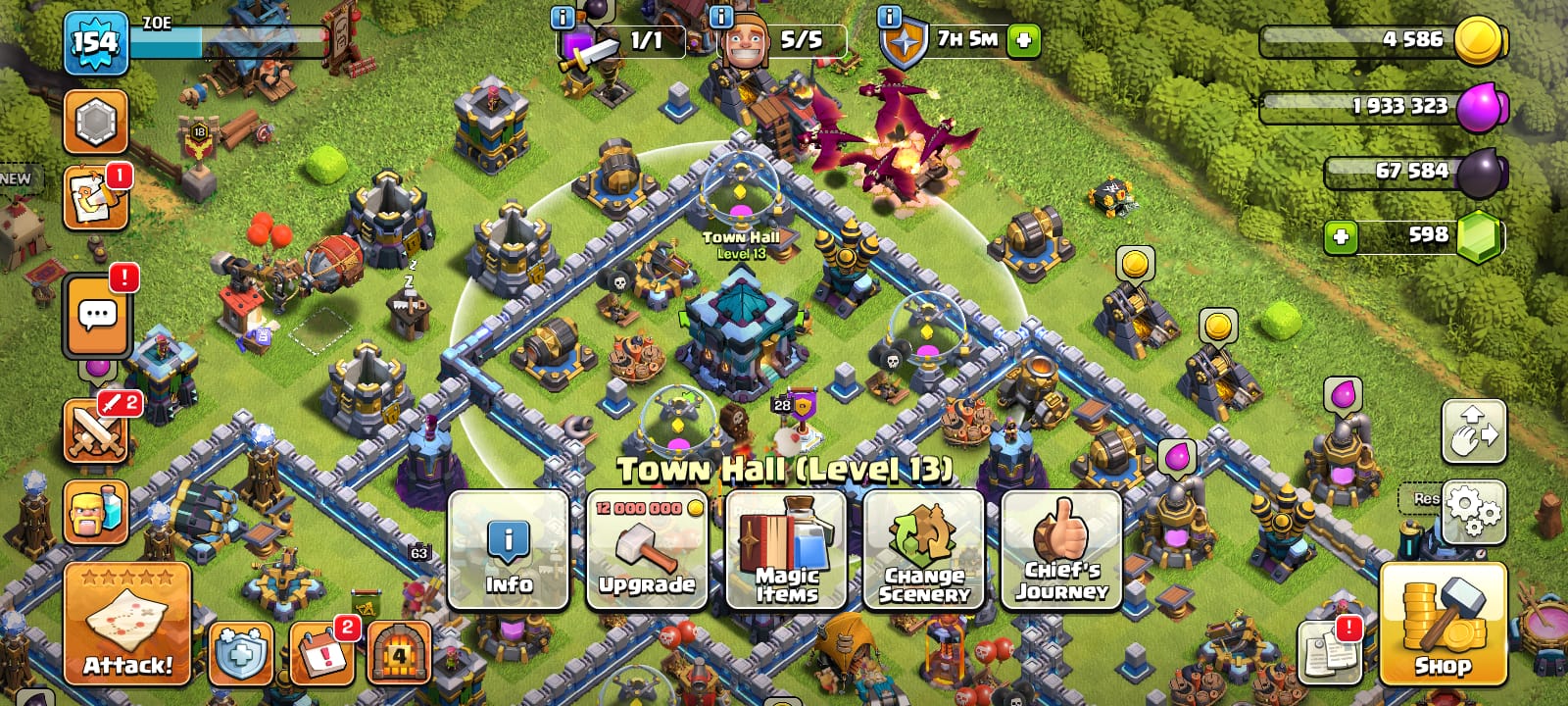Open the furnace icon numbered 4
Image resolution: width=1568 pixels, height=706 pixels.
click(399, 652)
